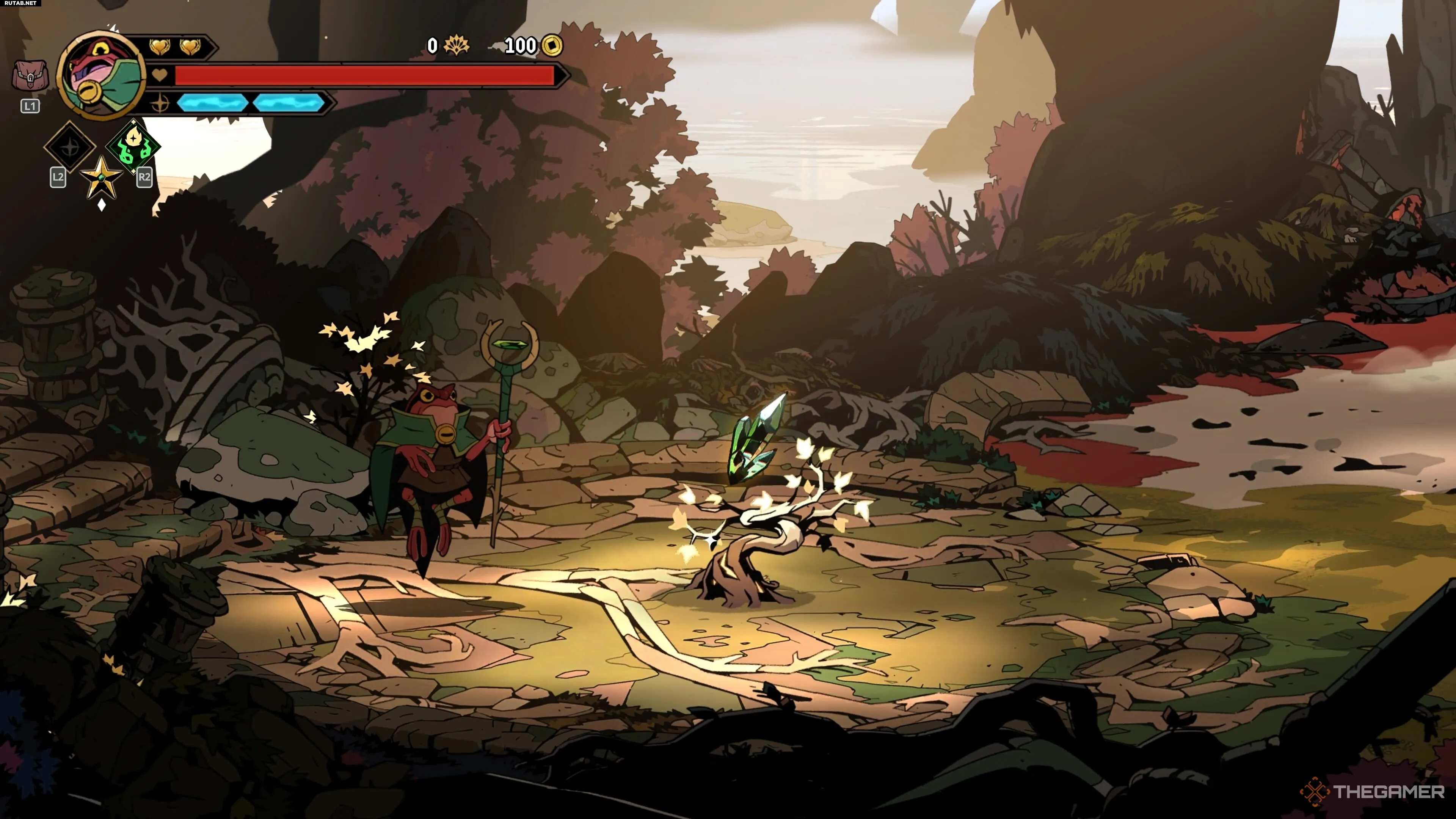Open the TheGamer watermark logo
Viewport: 1456px width, 819px height.
point(1372,791)
